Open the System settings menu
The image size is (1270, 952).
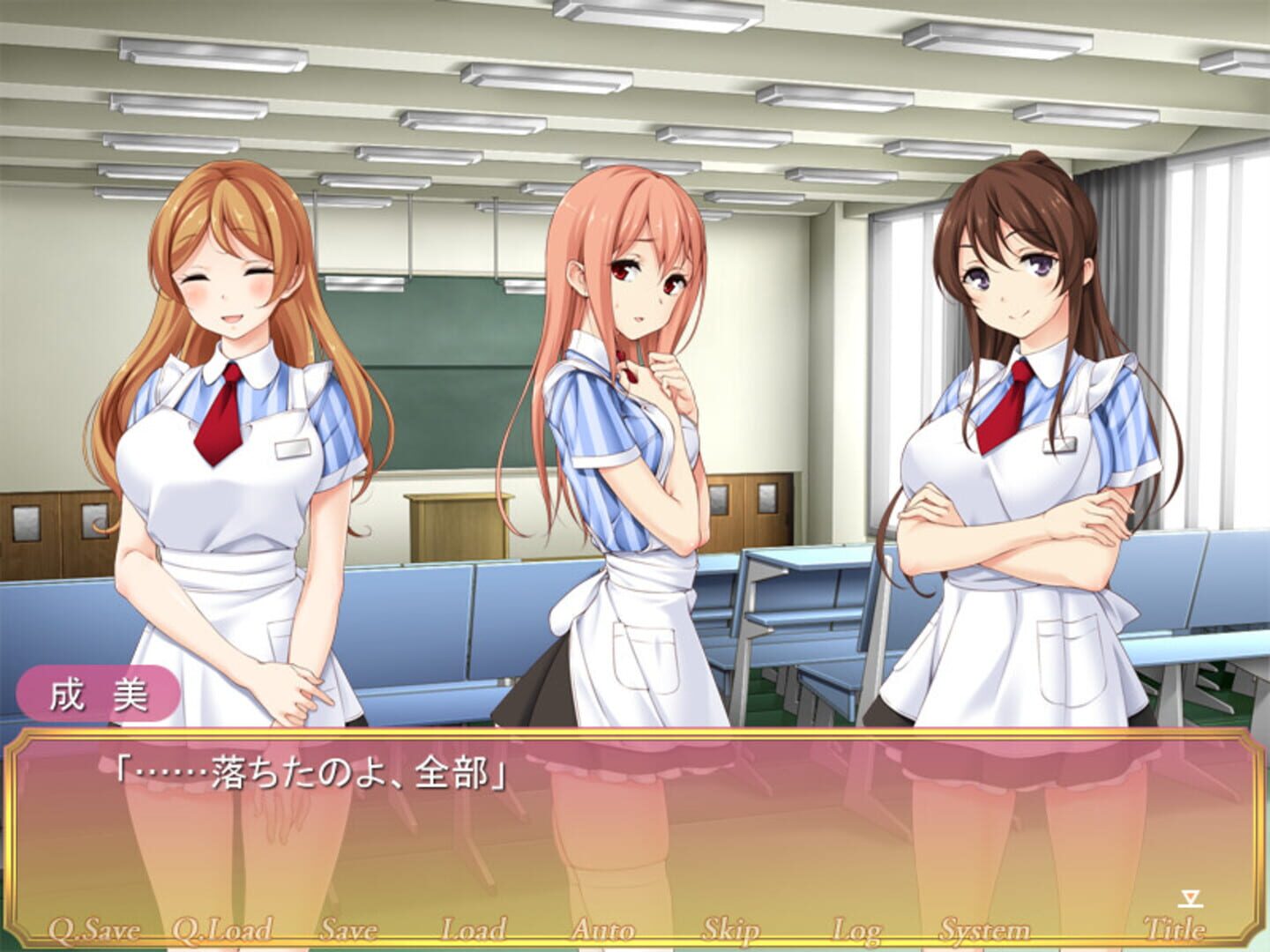click(x=984, y=927)
